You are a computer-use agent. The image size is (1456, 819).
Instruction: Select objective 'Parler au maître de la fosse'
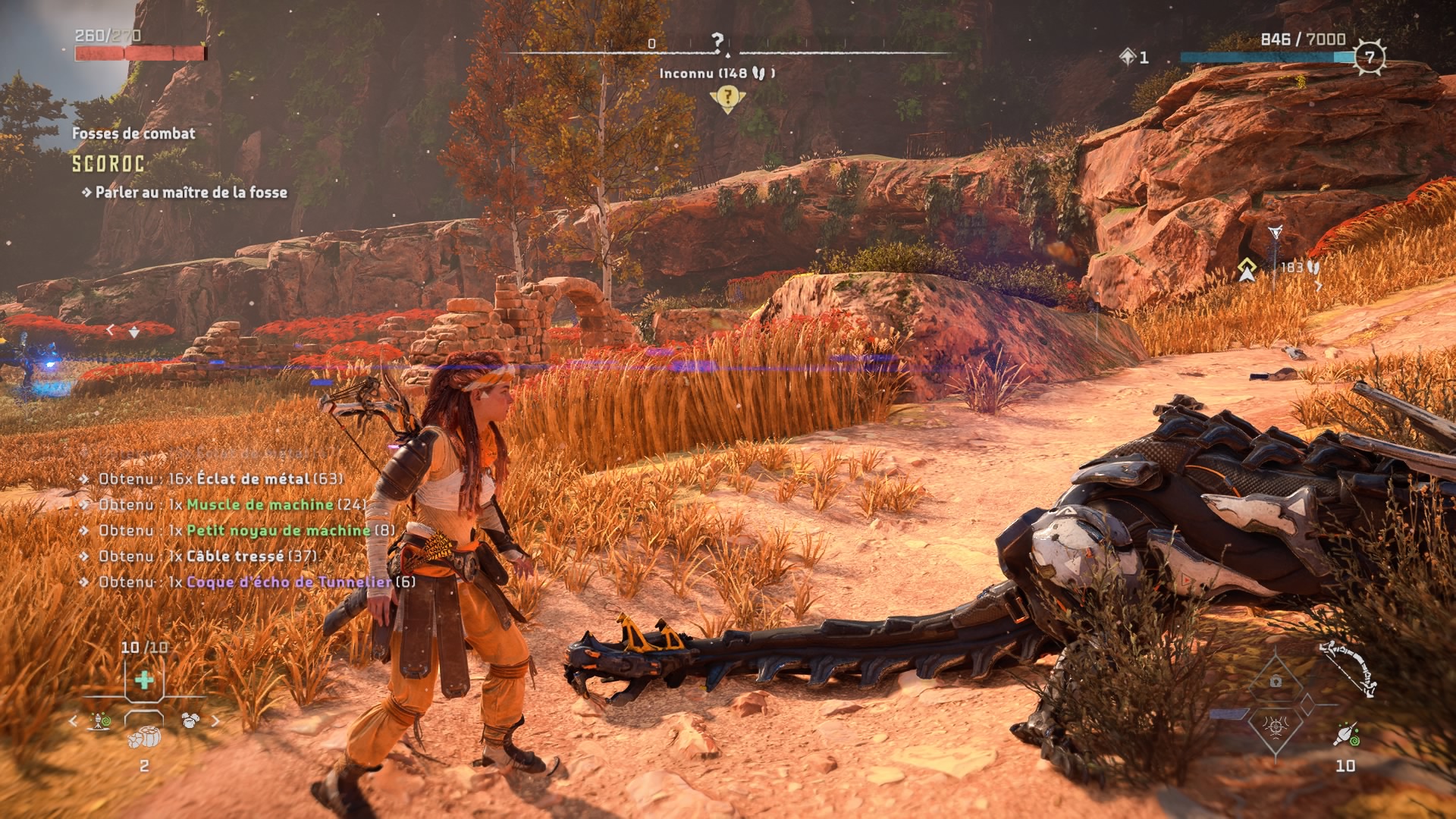coord(191,193)
